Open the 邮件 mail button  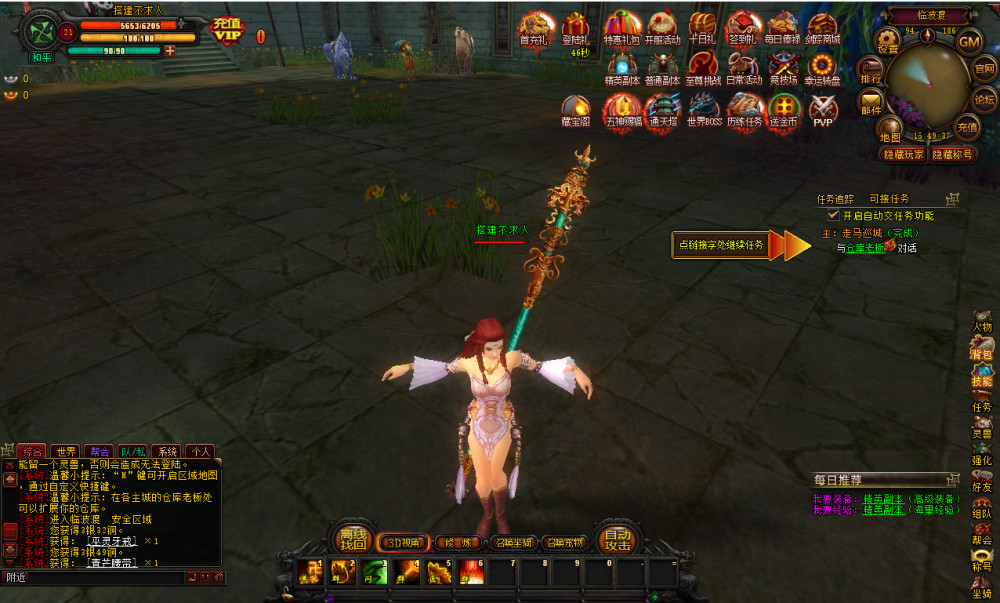pyautogui.click(x=872, y=104)
